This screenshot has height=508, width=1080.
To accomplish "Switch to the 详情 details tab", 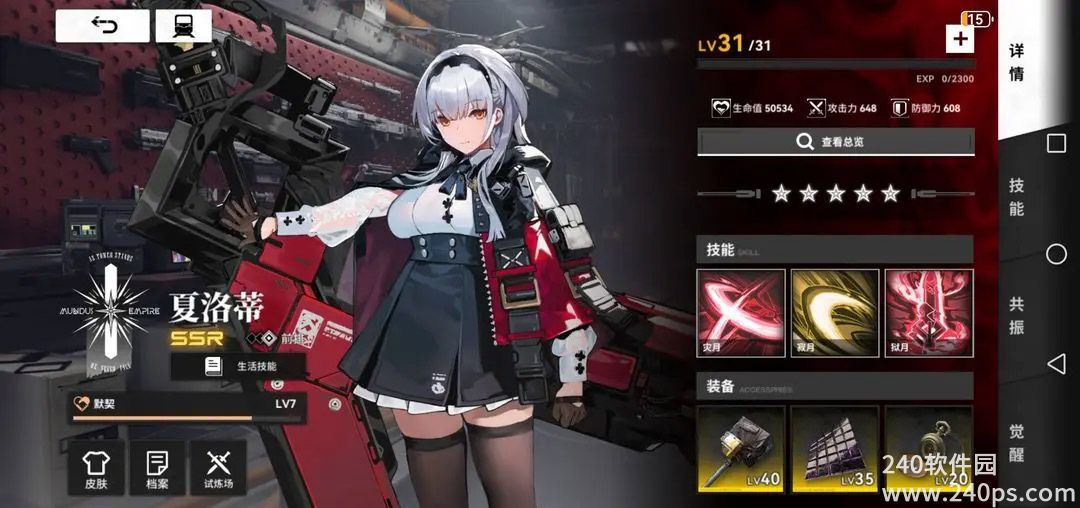I will click(1016, 62).
